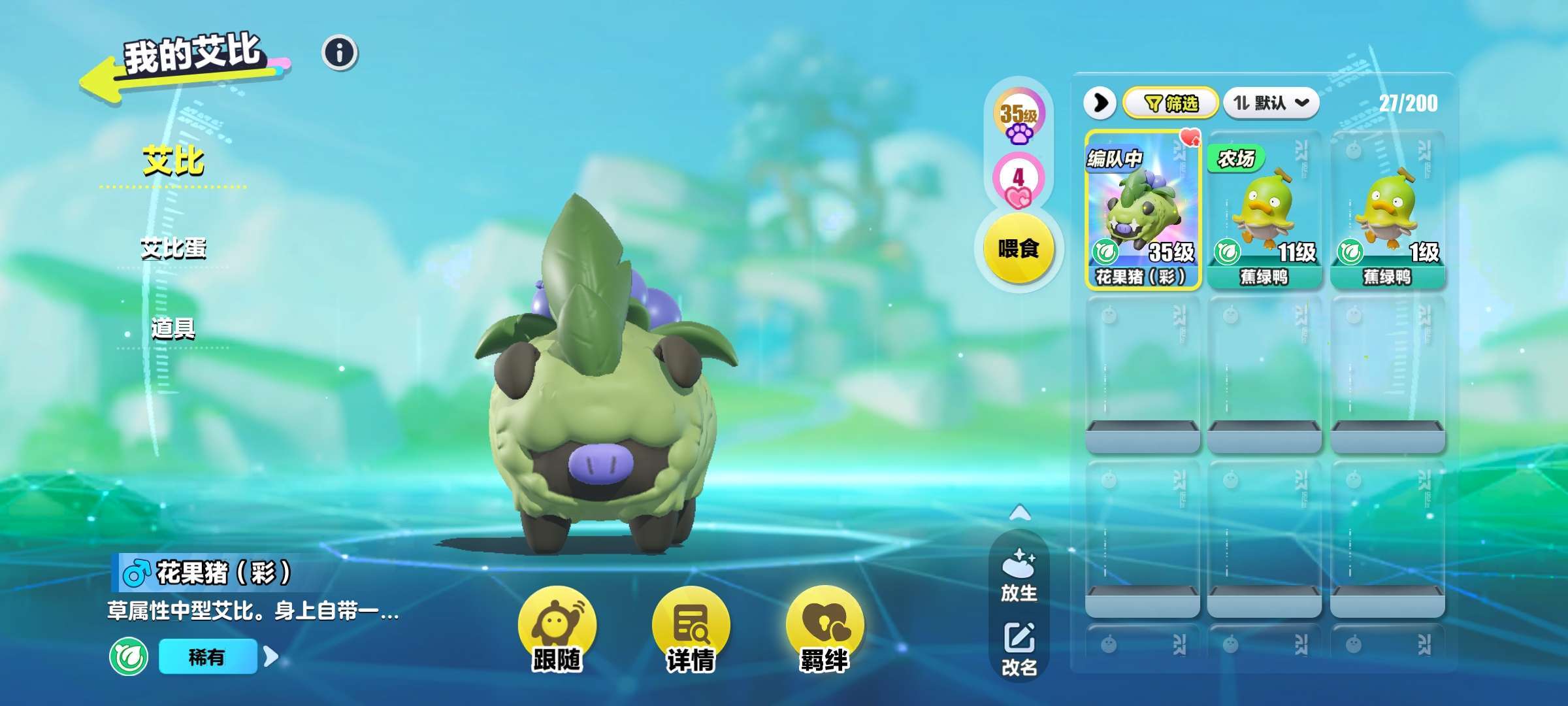
Task: Open the 筛选 filter
Action: click(x=1171, y=103)
